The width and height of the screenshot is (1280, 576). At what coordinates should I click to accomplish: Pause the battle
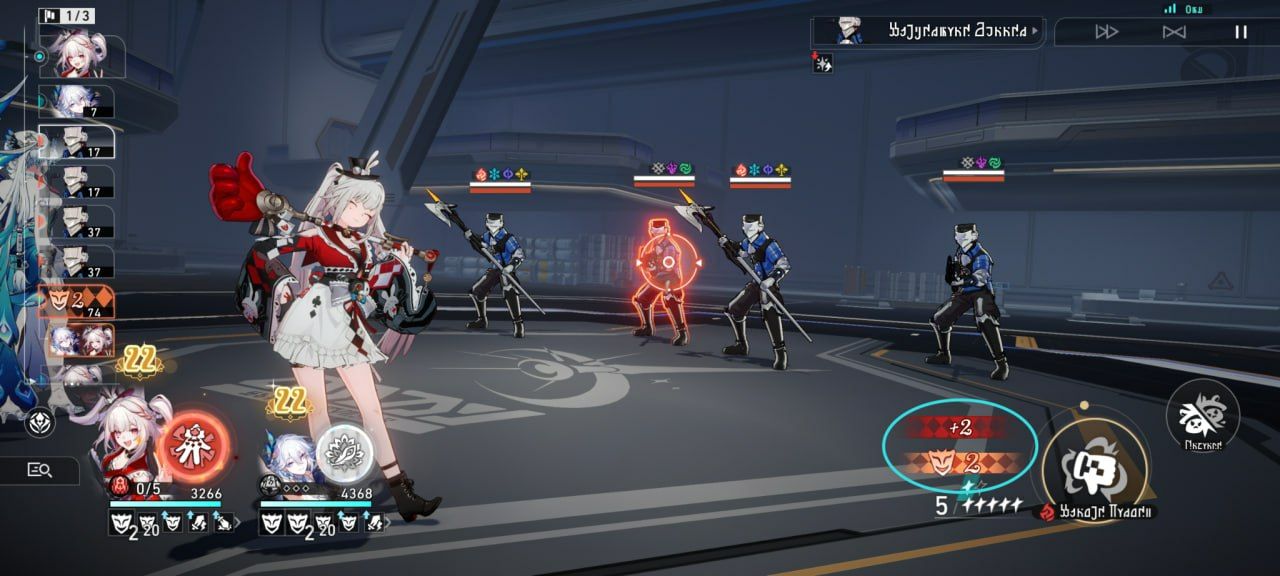point(1240,32)
